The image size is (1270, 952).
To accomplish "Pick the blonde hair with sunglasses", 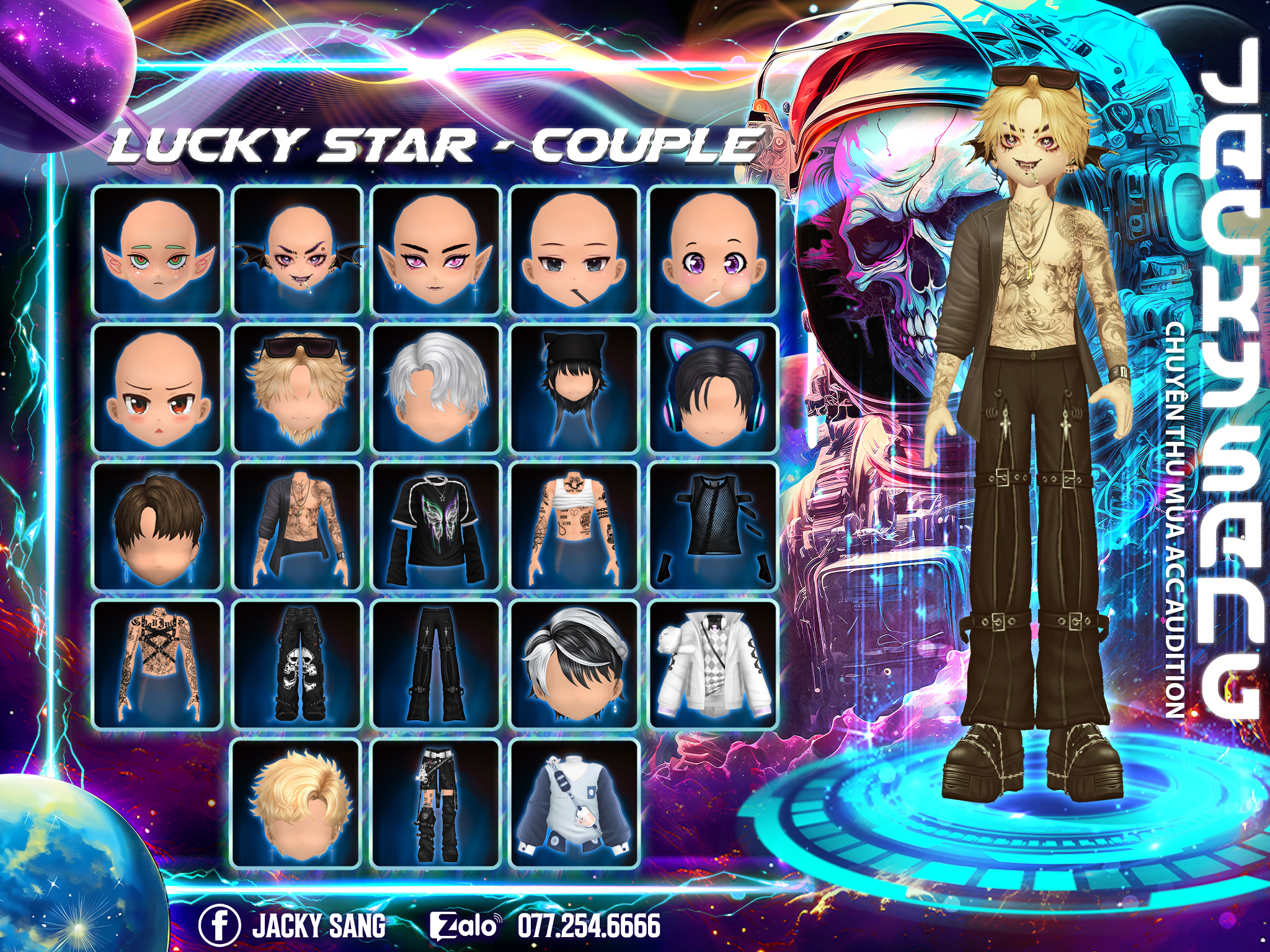I will point(297,389).
